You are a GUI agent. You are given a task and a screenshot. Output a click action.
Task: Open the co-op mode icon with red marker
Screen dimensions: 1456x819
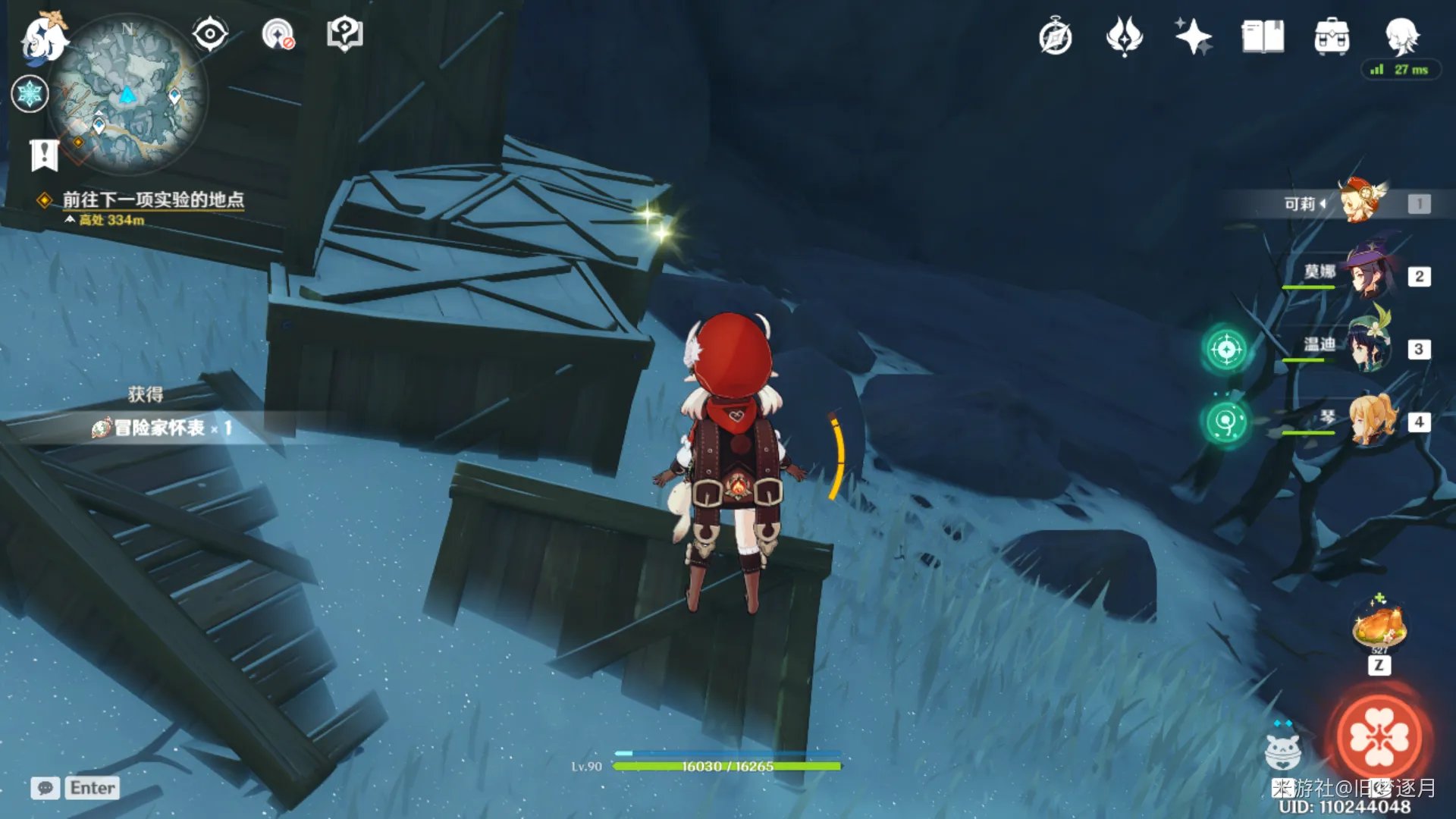click(x=278, y=34)
